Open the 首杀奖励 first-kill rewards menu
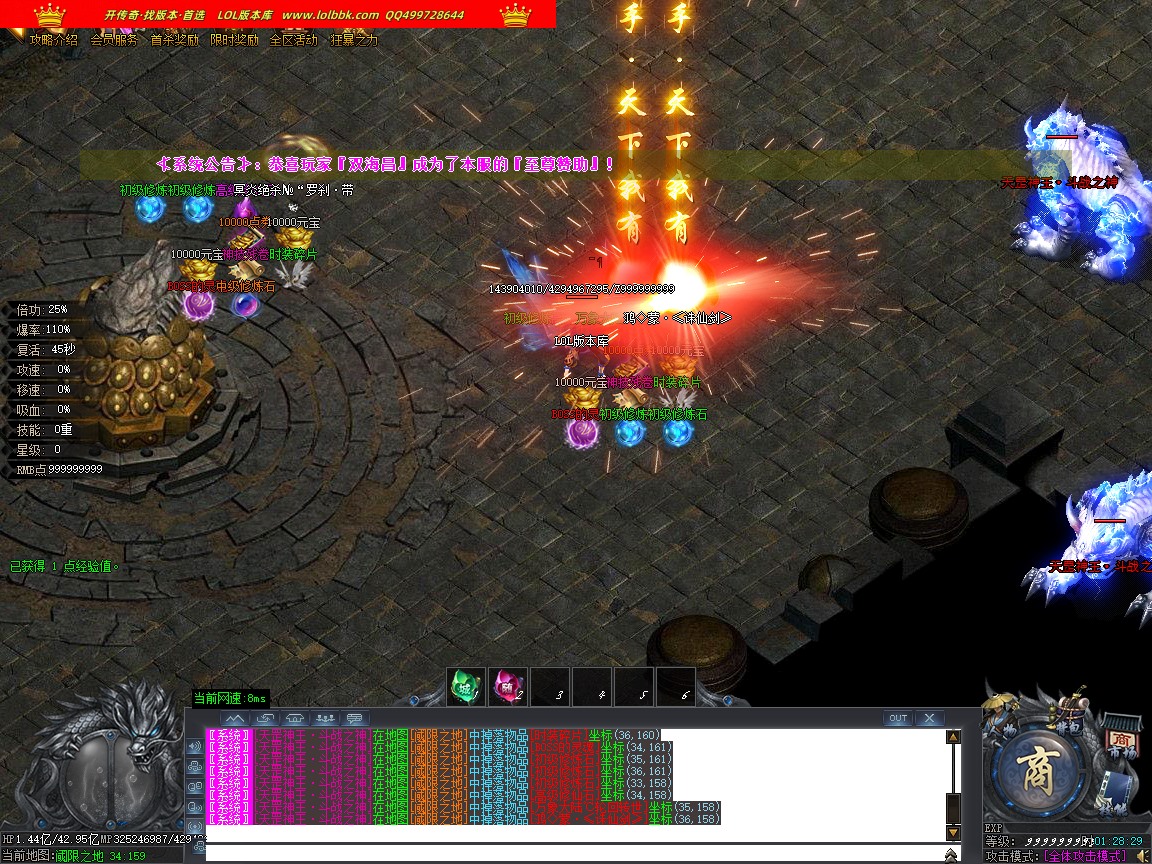This screenshot has height=864, width=1152. pyautogui.click(x=174, y=41)
